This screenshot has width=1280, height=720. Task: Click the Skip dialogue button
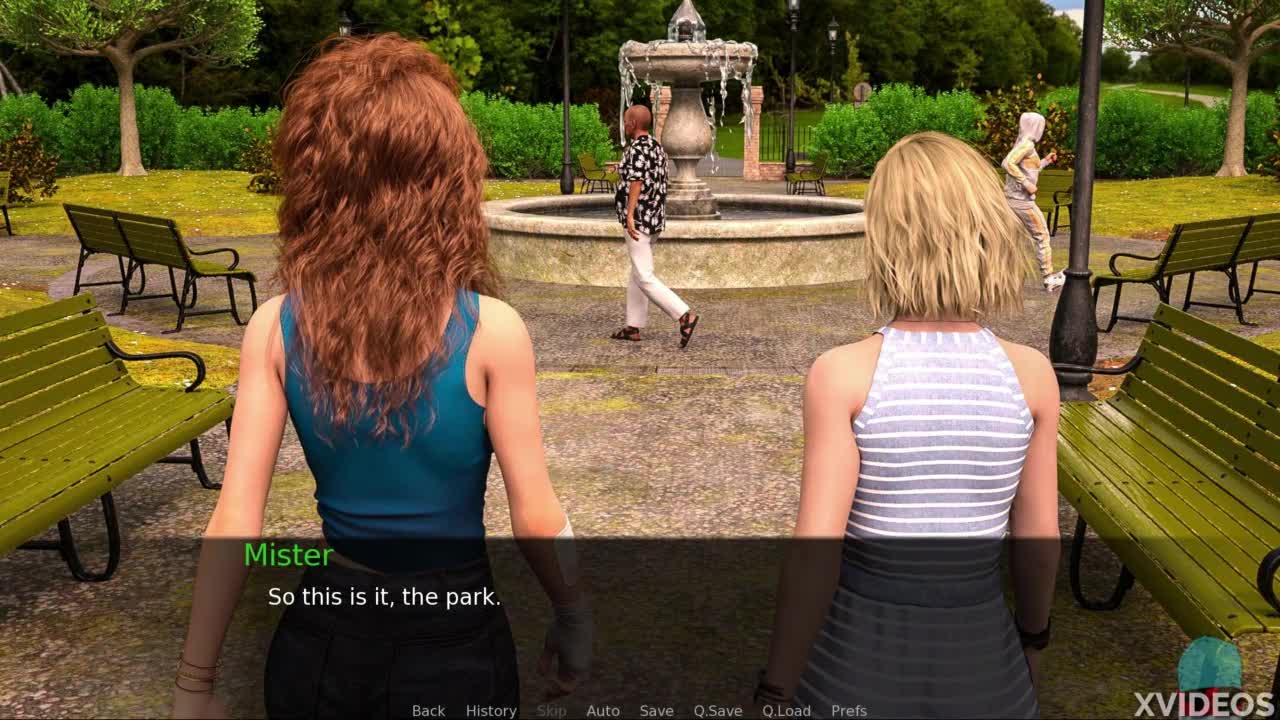[x=551, y=711]
